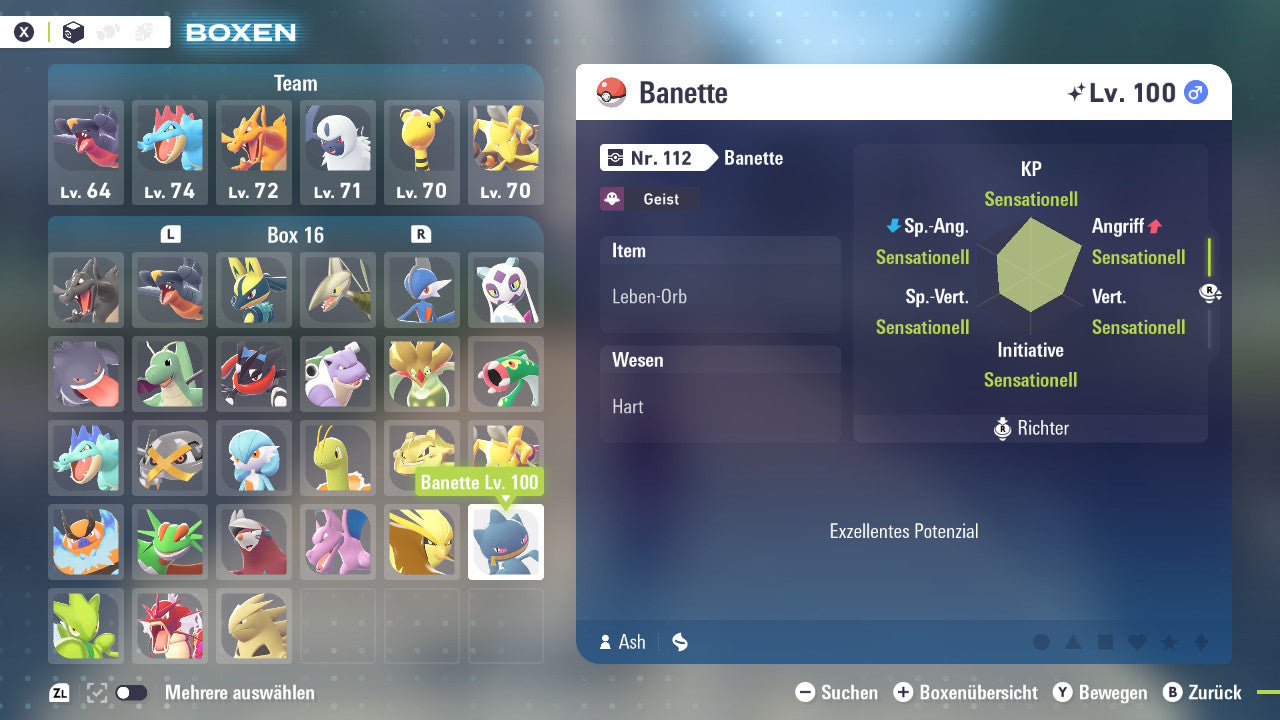
Task: Activate Suchen to search Pokémon
Action: [805, 692]
